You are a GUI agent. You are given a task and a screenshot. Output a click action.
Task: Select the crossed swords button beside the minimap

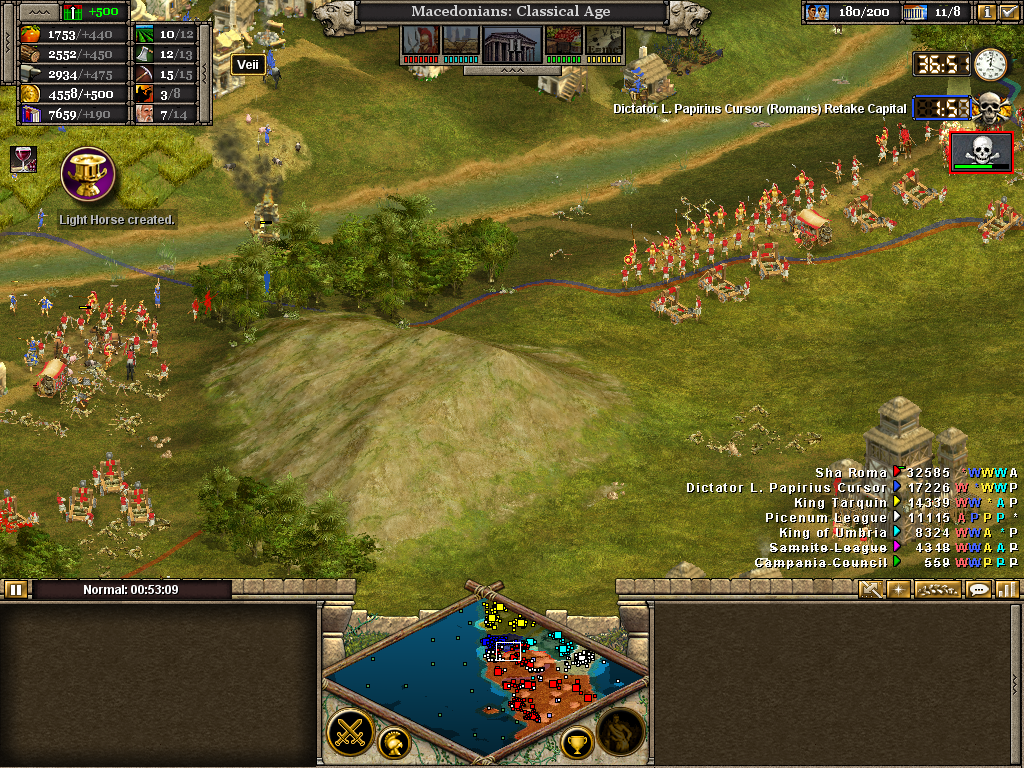point(350,733)
